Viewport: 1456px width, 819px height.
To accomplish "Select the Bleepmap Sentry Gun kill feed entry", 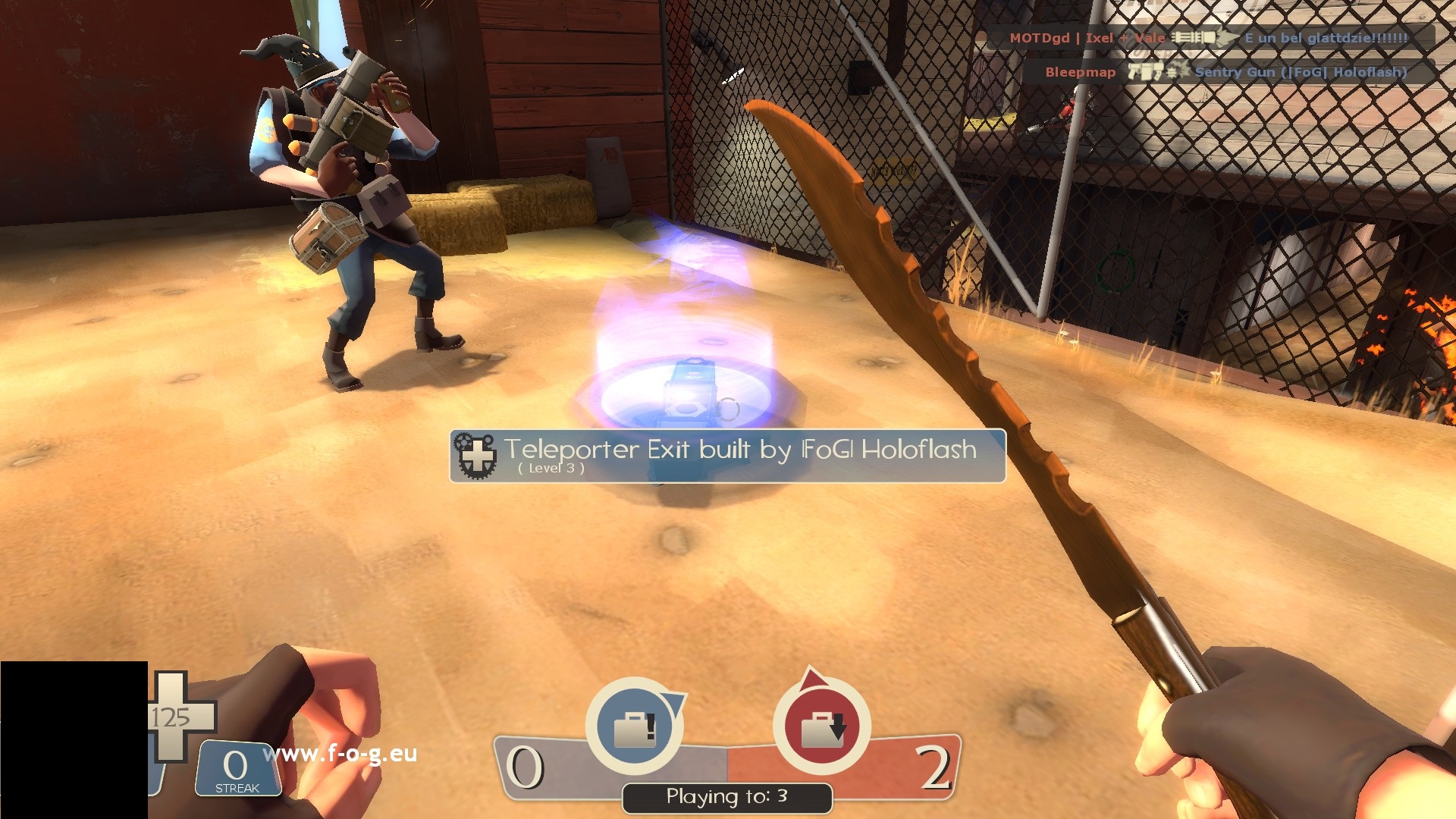I will pyautogui.click(x=1225, y=72).
